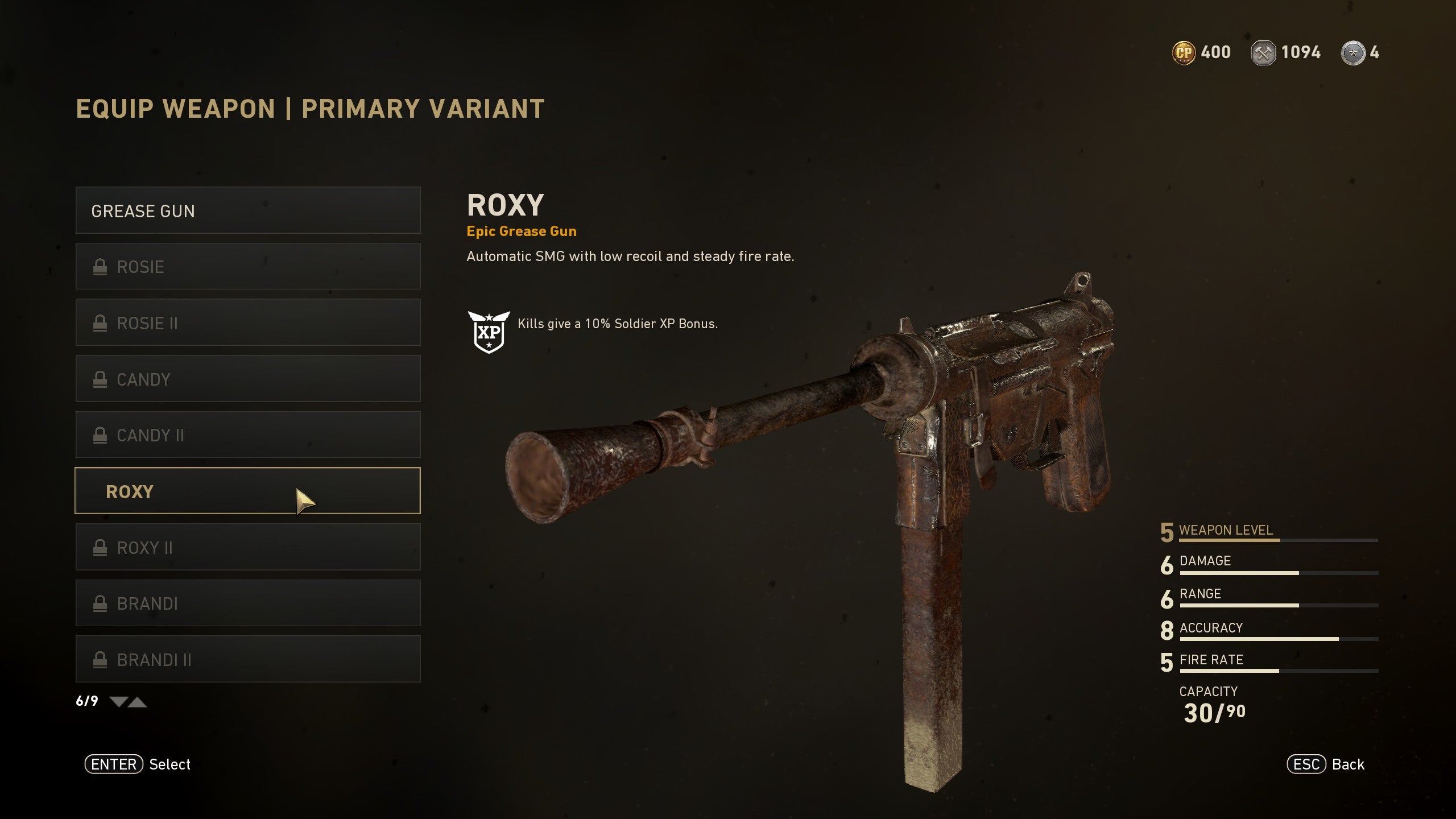Click the lock icon next to BRANDI II
Viewport: 1456px width, 819px height.
(101, 659)
